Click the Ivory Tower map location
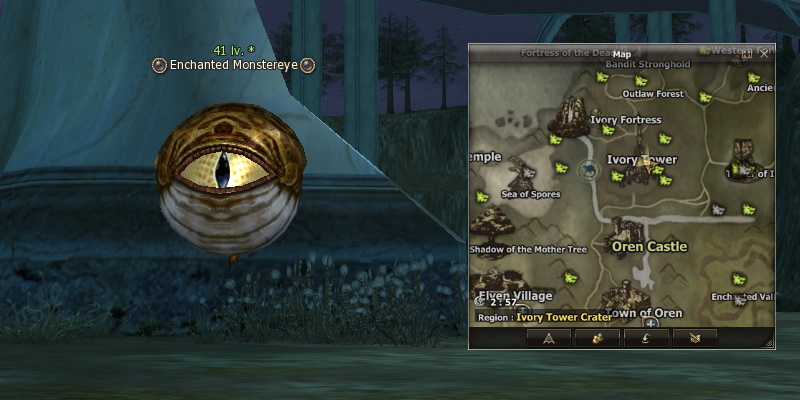800x400 pixels. (642, 159)
